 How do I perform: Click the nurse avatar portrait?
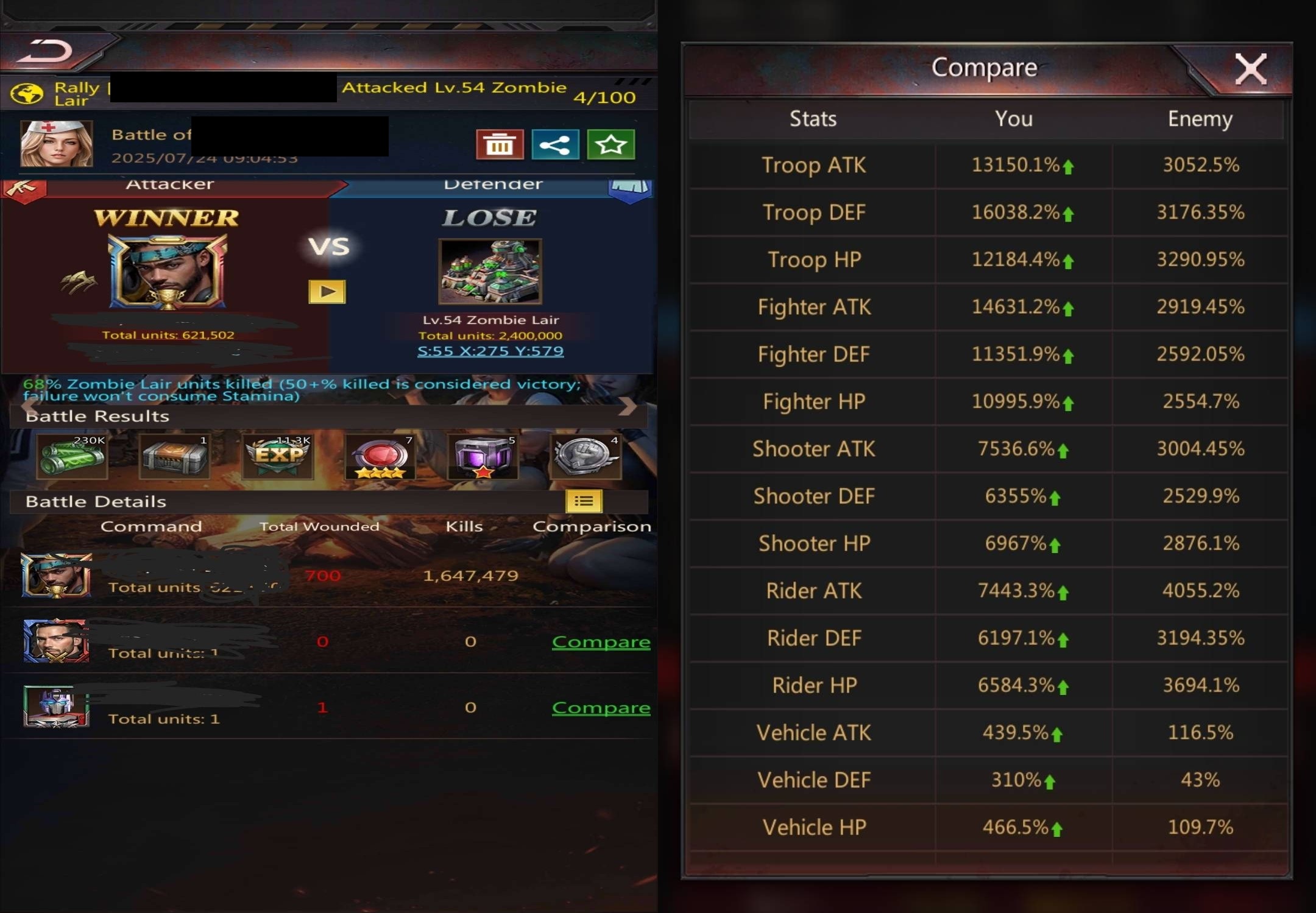[57, 144]
